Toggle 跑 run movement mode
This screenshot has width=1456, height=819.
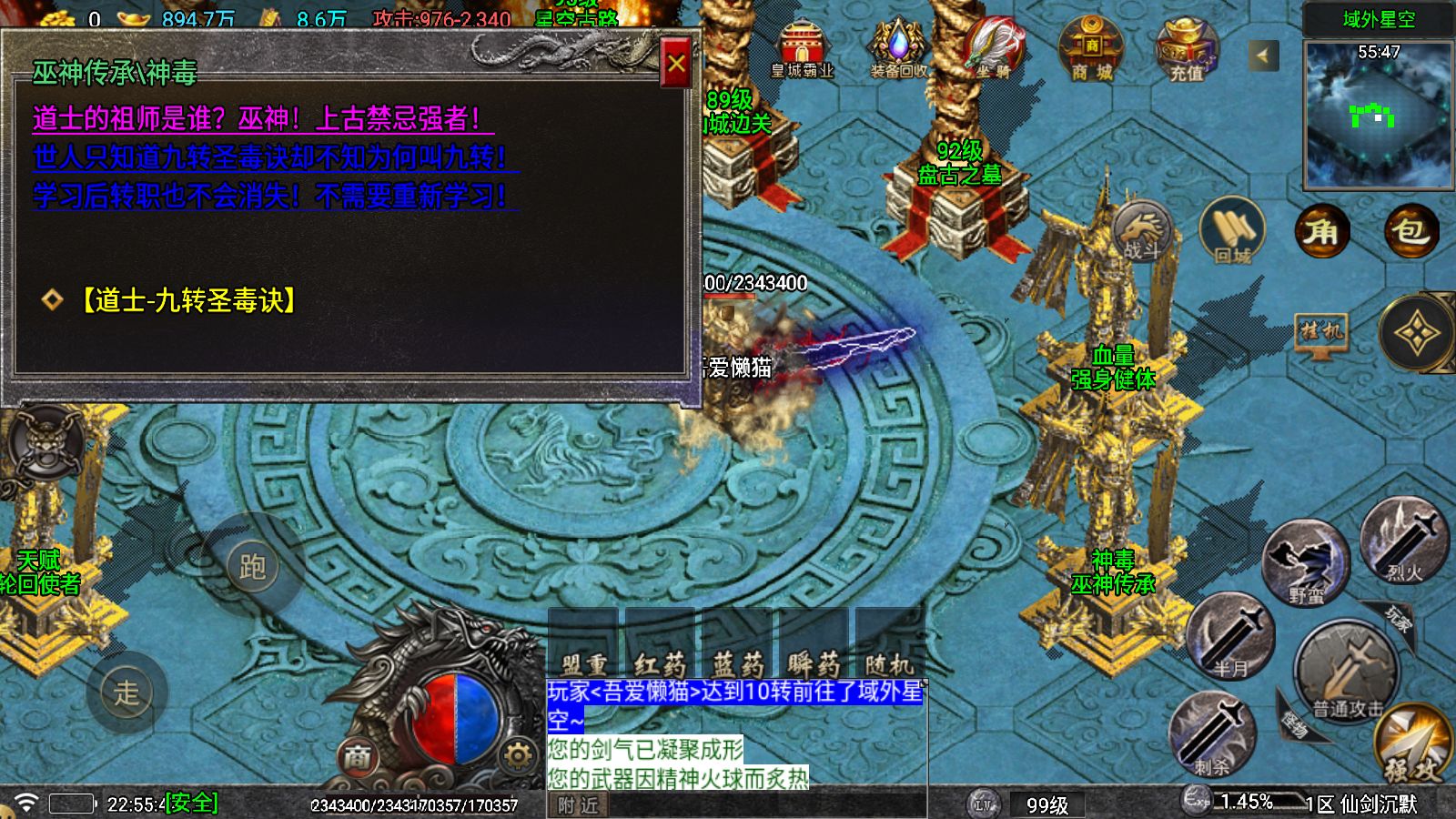253,564
